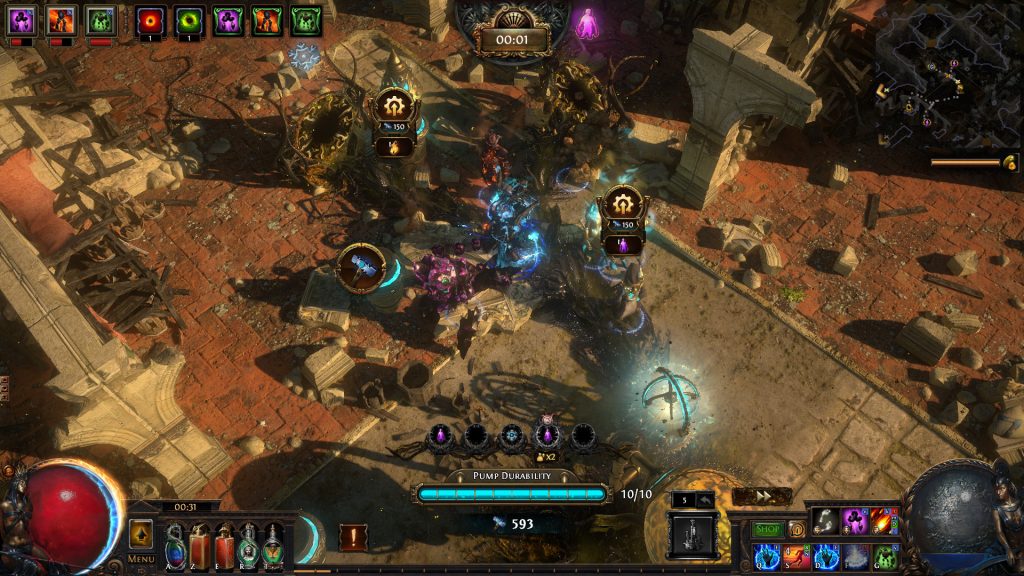The image size is (1024, 576).
Task: Click the hammer tower build icon
Action: [360, 268]
